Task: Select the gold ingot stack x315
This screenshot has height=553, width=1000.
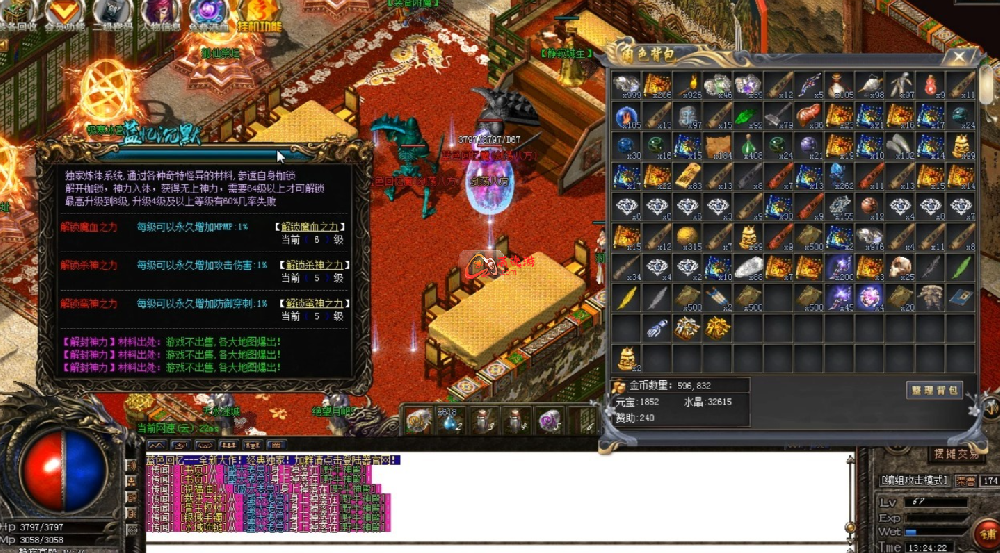Action: tap(688, 237)
